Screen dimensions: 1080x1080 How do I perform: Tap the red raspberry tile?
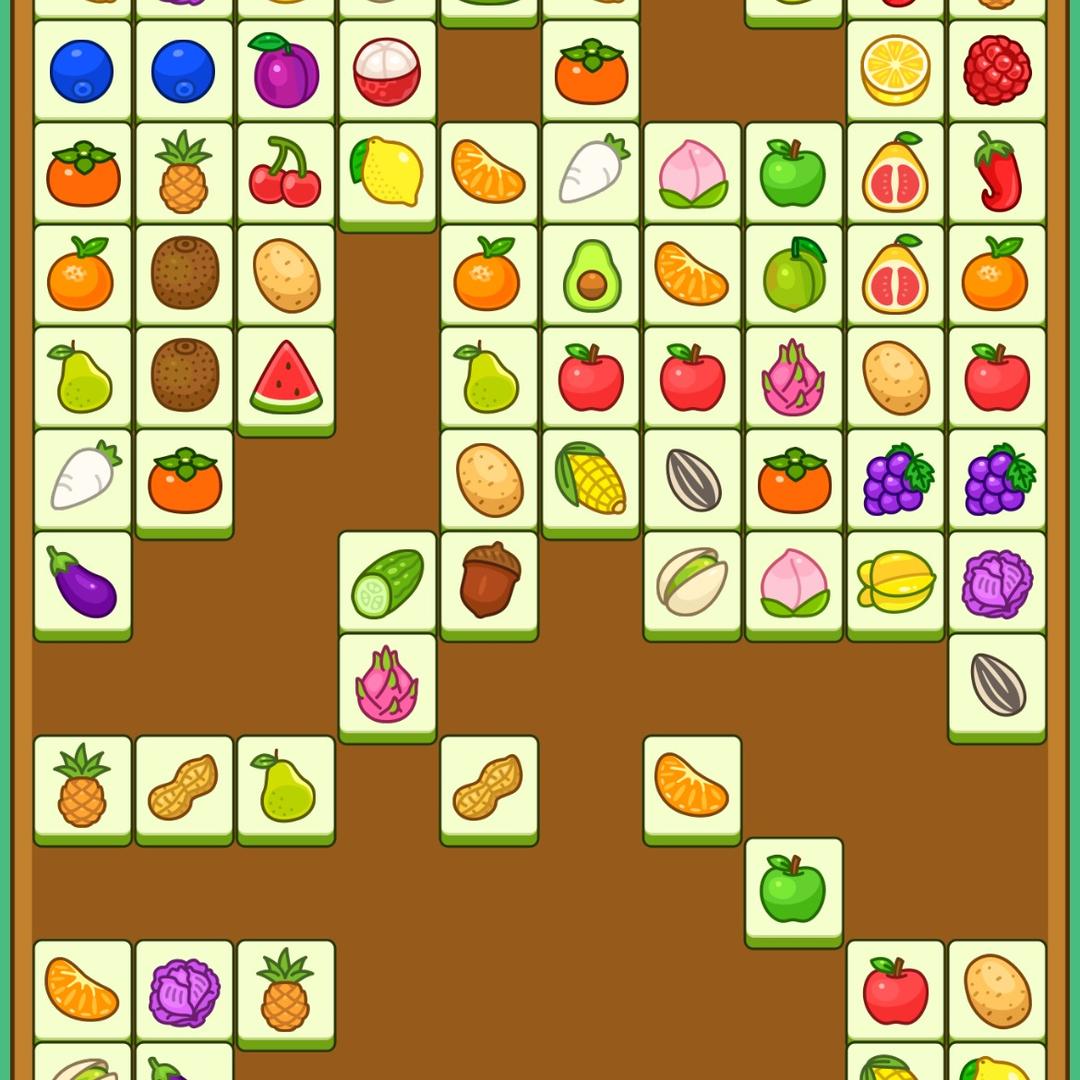click(x=997, y=71)
